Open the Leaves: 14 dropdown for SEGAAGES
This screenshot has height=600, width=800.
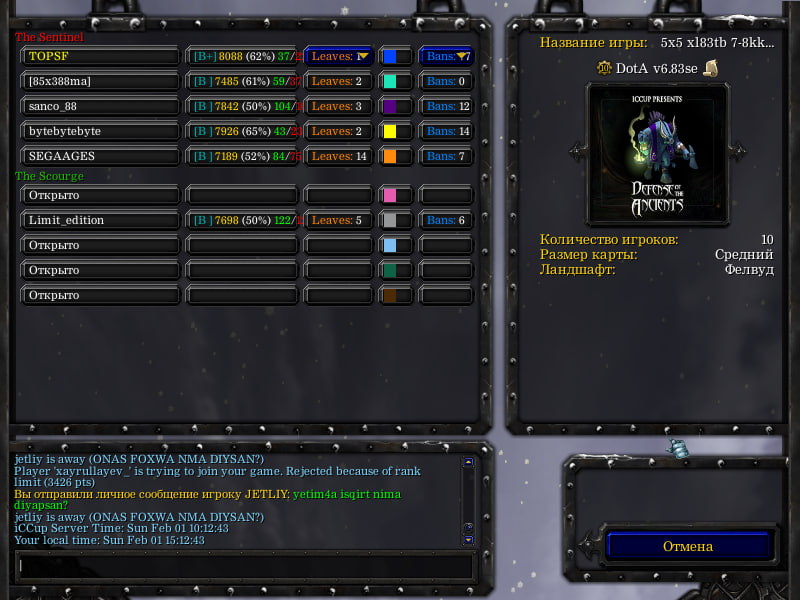point(339,156)
